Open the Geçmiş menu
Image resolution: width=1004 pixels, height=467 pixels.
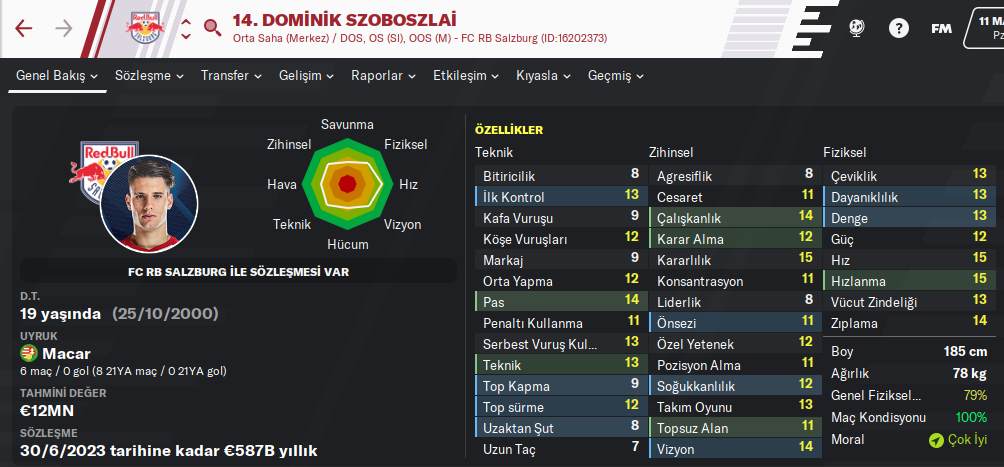616,76
